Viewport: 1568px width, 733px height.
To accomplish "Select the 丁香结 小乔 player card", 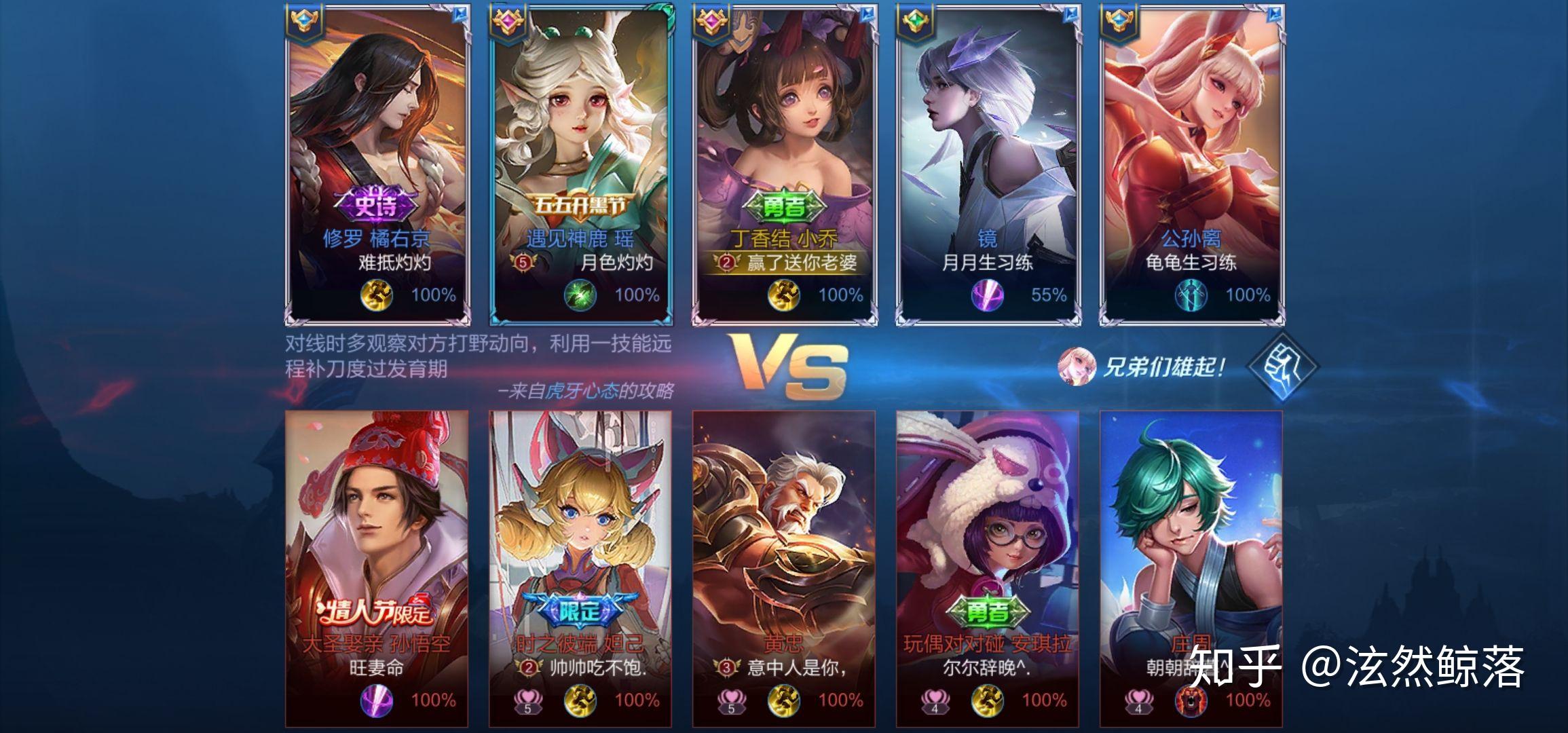I will coord(785,164).
